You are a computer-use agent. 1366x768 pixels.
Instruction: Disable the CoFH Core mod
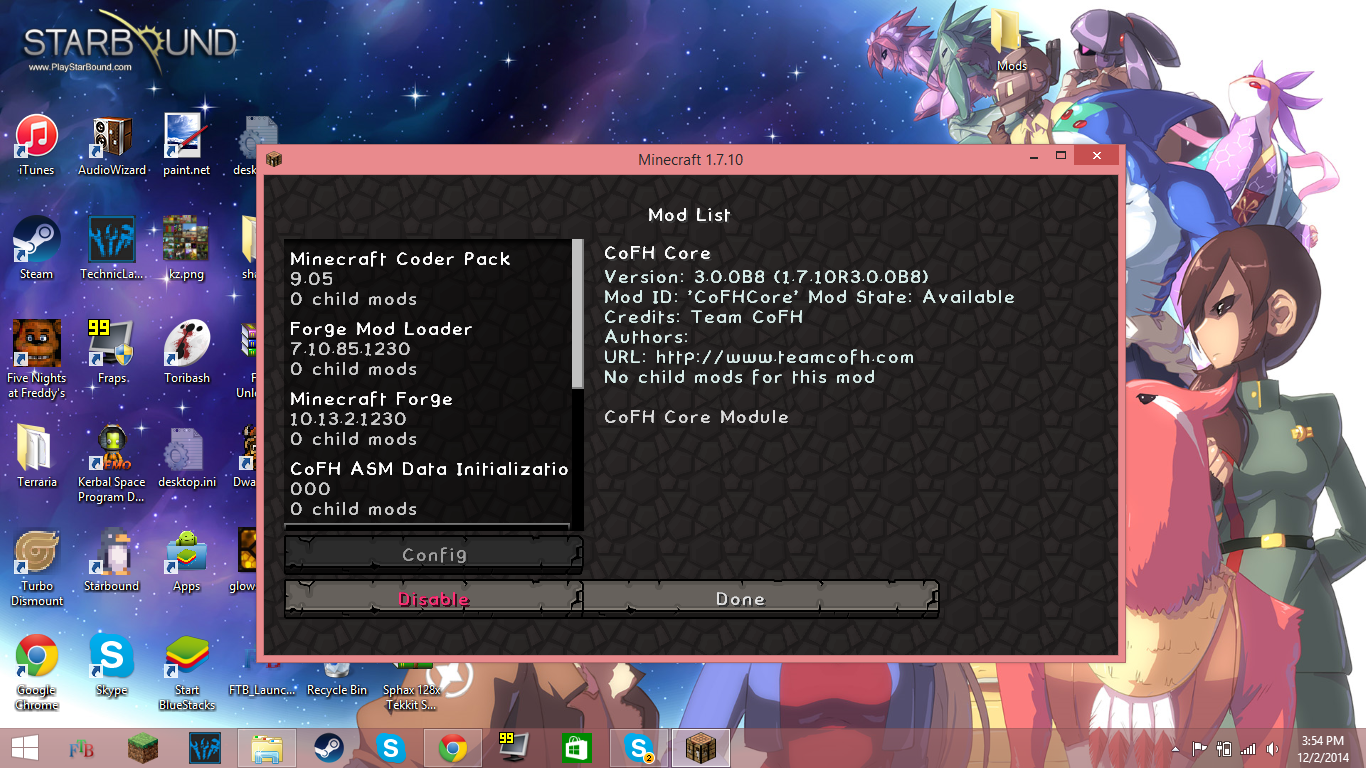(432, 598)
